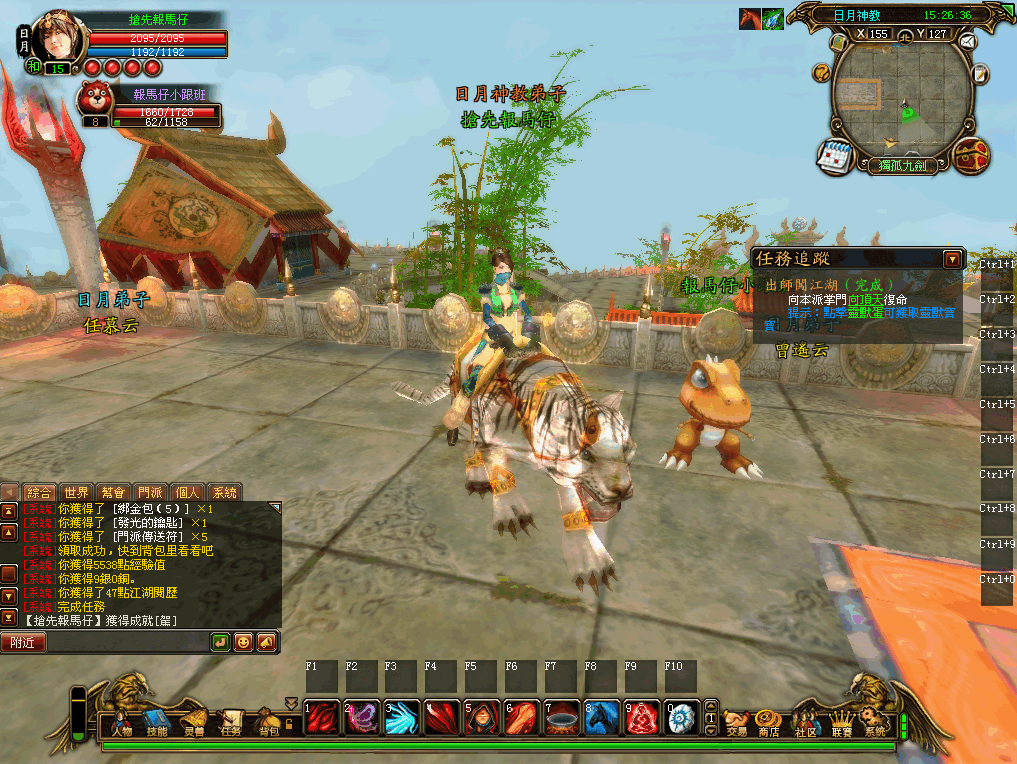Open the mail envelope icon
The width and height of the screenshot is (1017, 764).
pyautogui.click(x=967, y=42)
